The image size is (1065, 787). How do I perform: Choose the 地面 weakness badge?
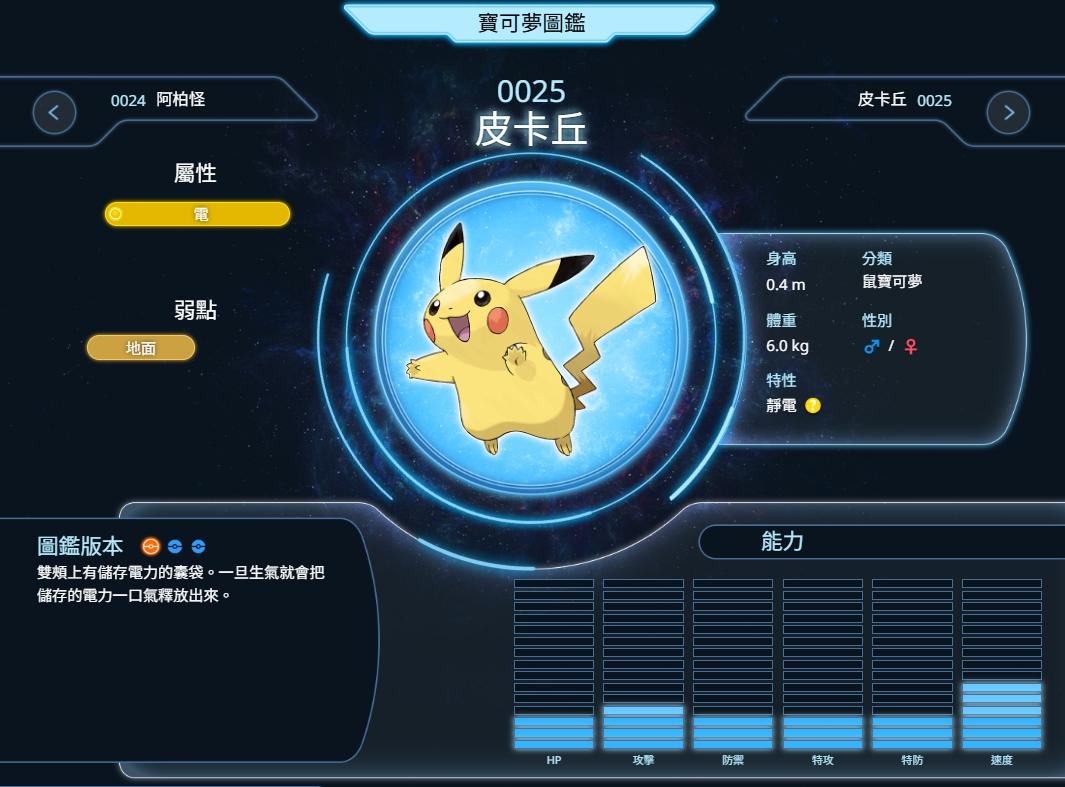pyautogui.click(x=141, y=348)
